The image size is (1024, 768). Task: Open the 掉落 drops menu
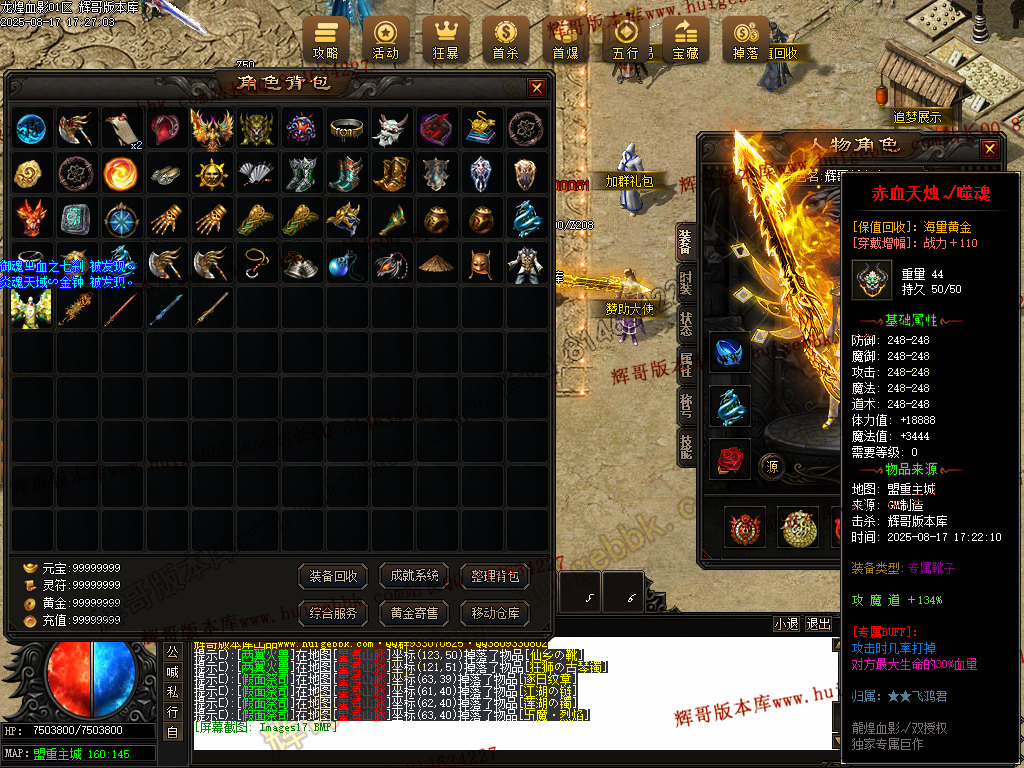pyautogui.click(x=746, y=39)
